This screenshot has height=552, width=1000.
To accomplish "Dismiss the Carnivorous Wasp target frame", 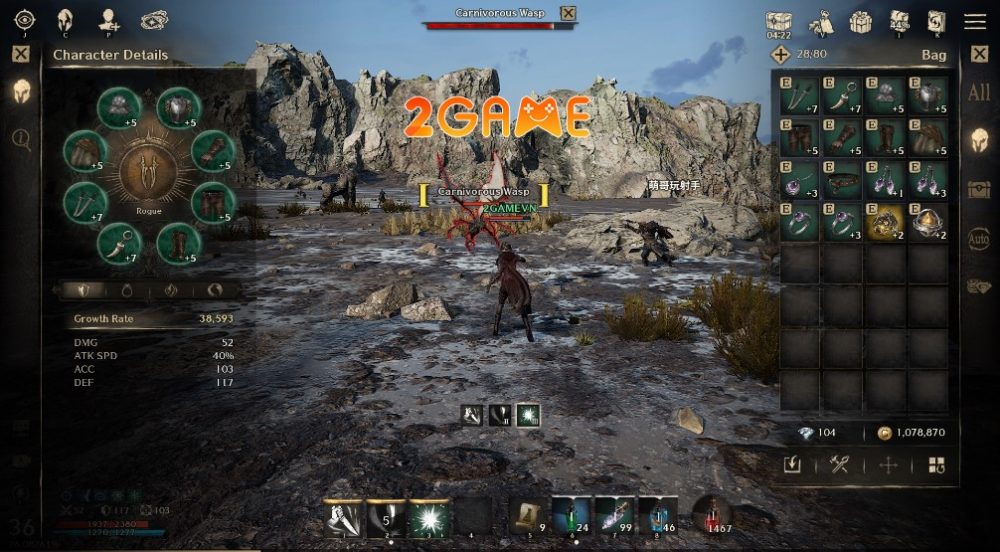I will click(x=568, y=13).
